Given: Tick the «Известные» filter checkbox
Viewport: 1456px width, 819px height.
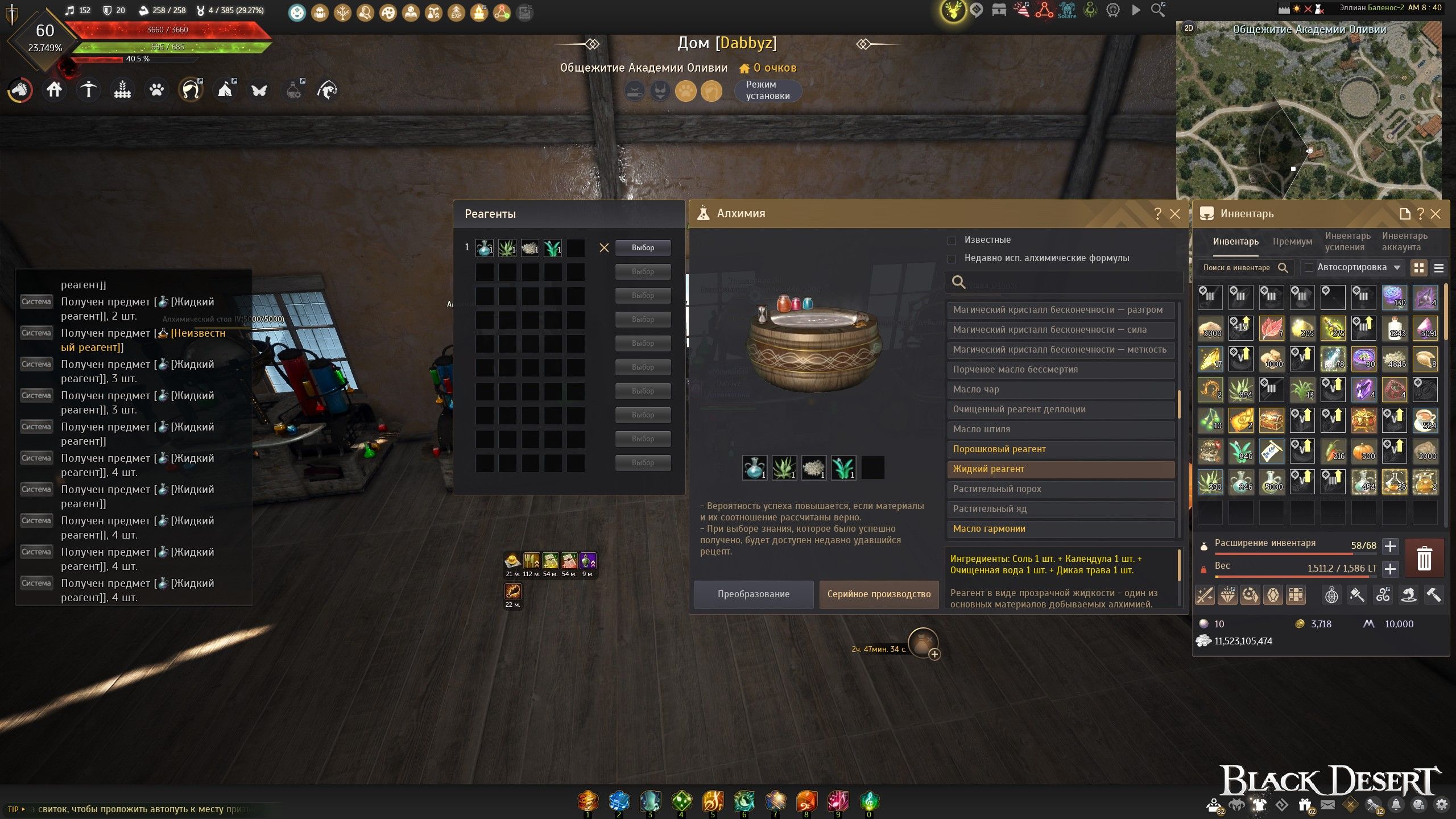Looking at the screenshot, I should click(x=952, y=241).
